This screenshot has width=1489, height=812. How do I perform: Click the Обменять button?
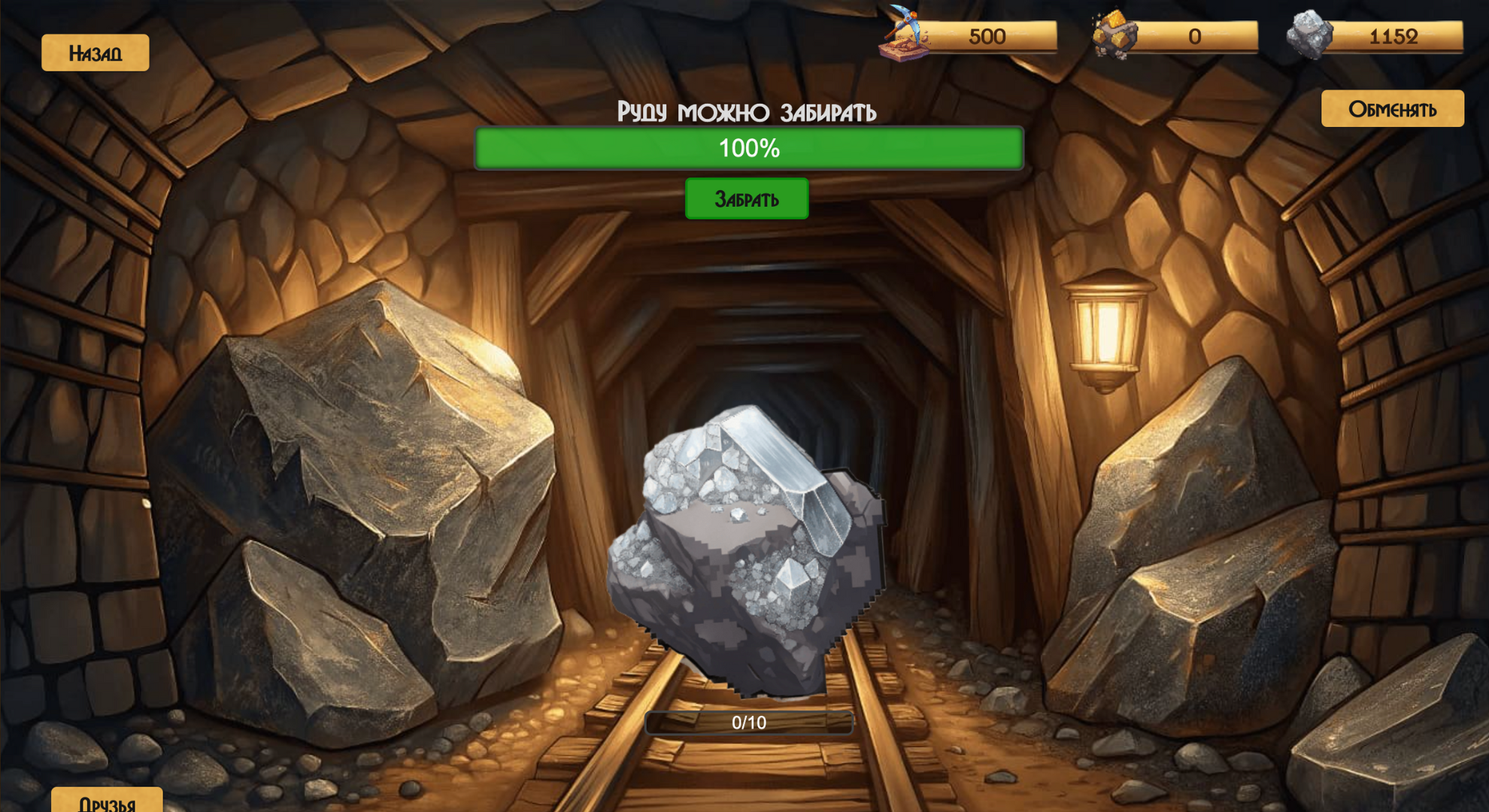(1391, 108)
